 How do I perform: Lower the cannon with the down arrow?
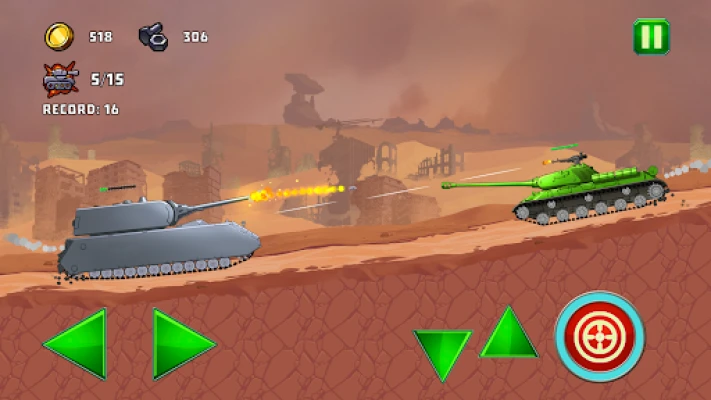442,350
